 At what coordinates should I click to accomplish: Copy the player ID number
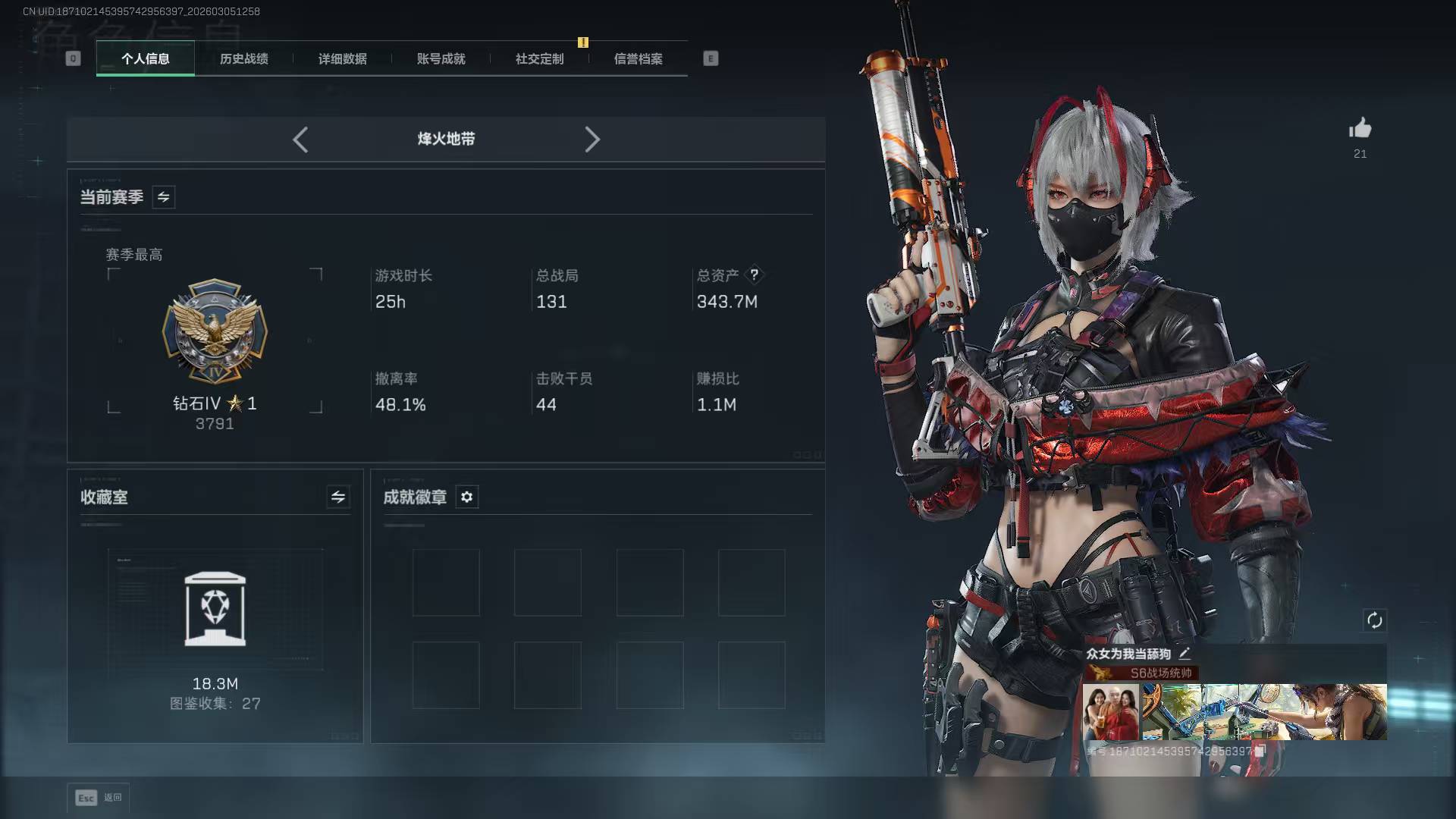click(1260, 751)
